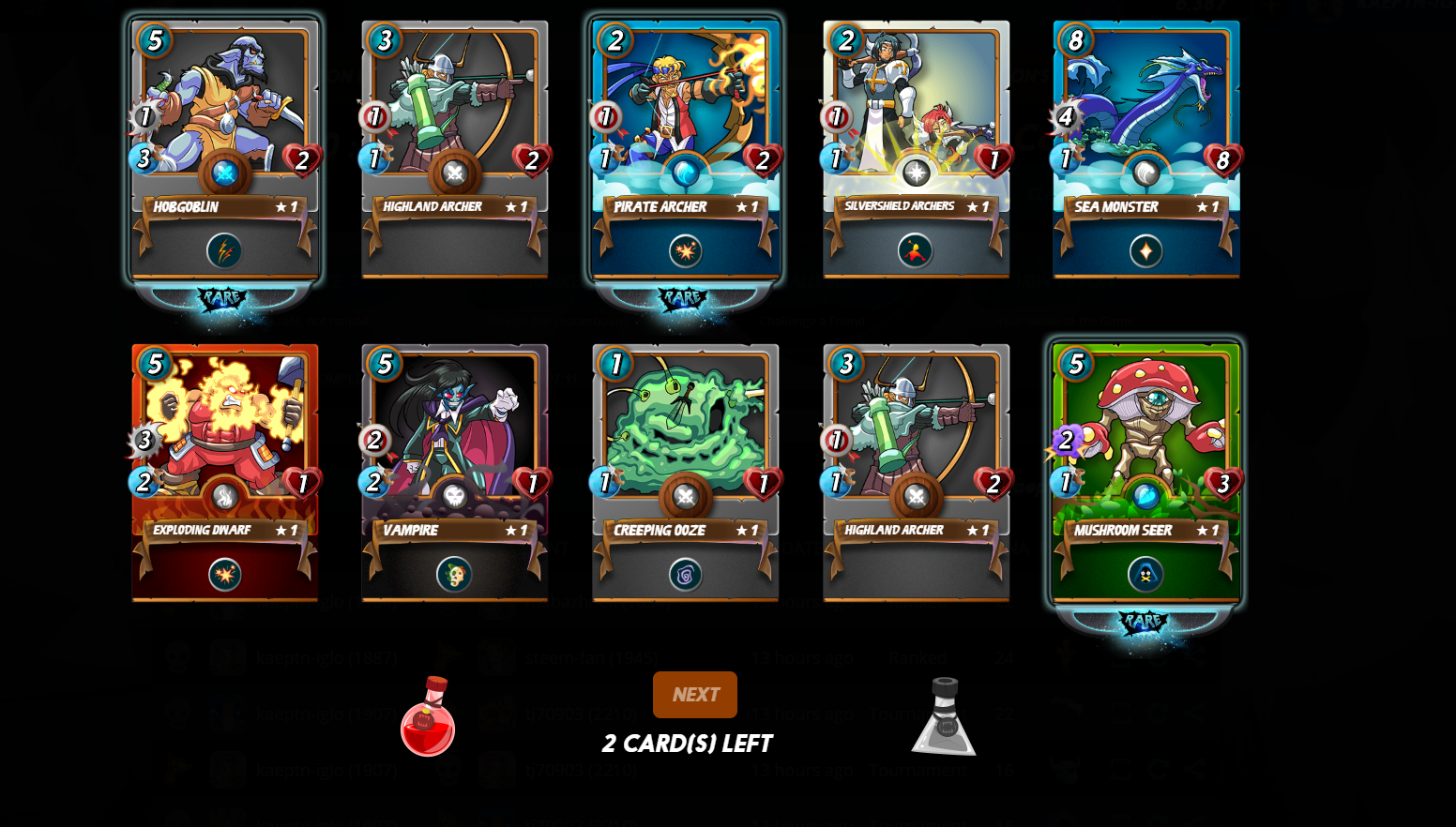
Task: Choose the Creeping Ooze card
Action: (x=685, y=474)
